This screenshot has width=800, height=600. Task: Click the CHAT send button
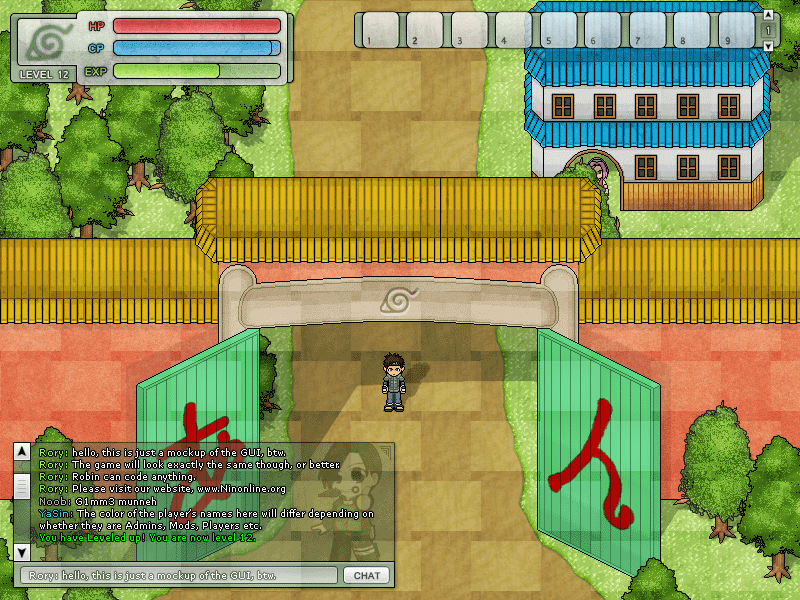click(x=366, y=575)
